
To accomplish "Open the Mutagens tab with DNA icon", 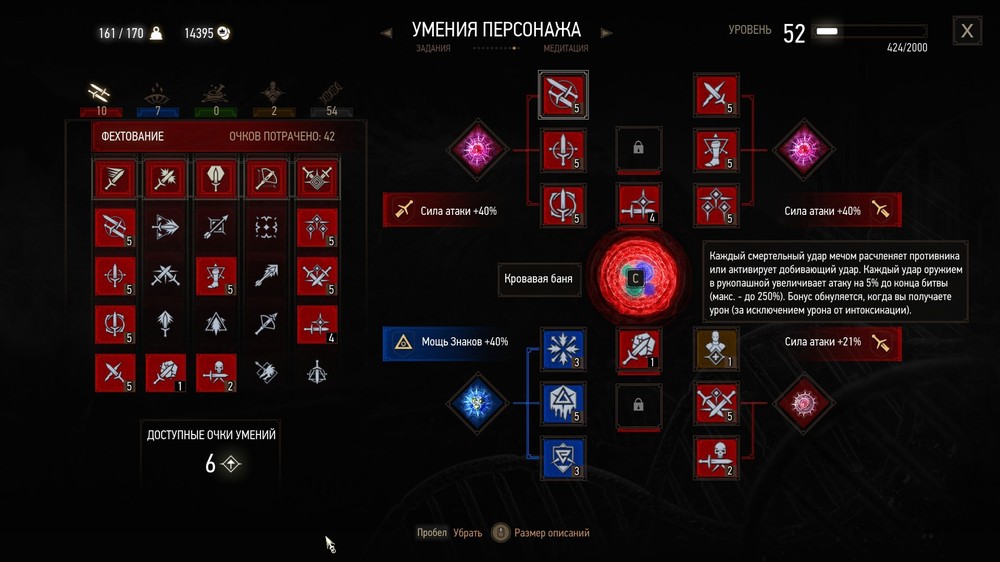I will [x=327, y=93].
